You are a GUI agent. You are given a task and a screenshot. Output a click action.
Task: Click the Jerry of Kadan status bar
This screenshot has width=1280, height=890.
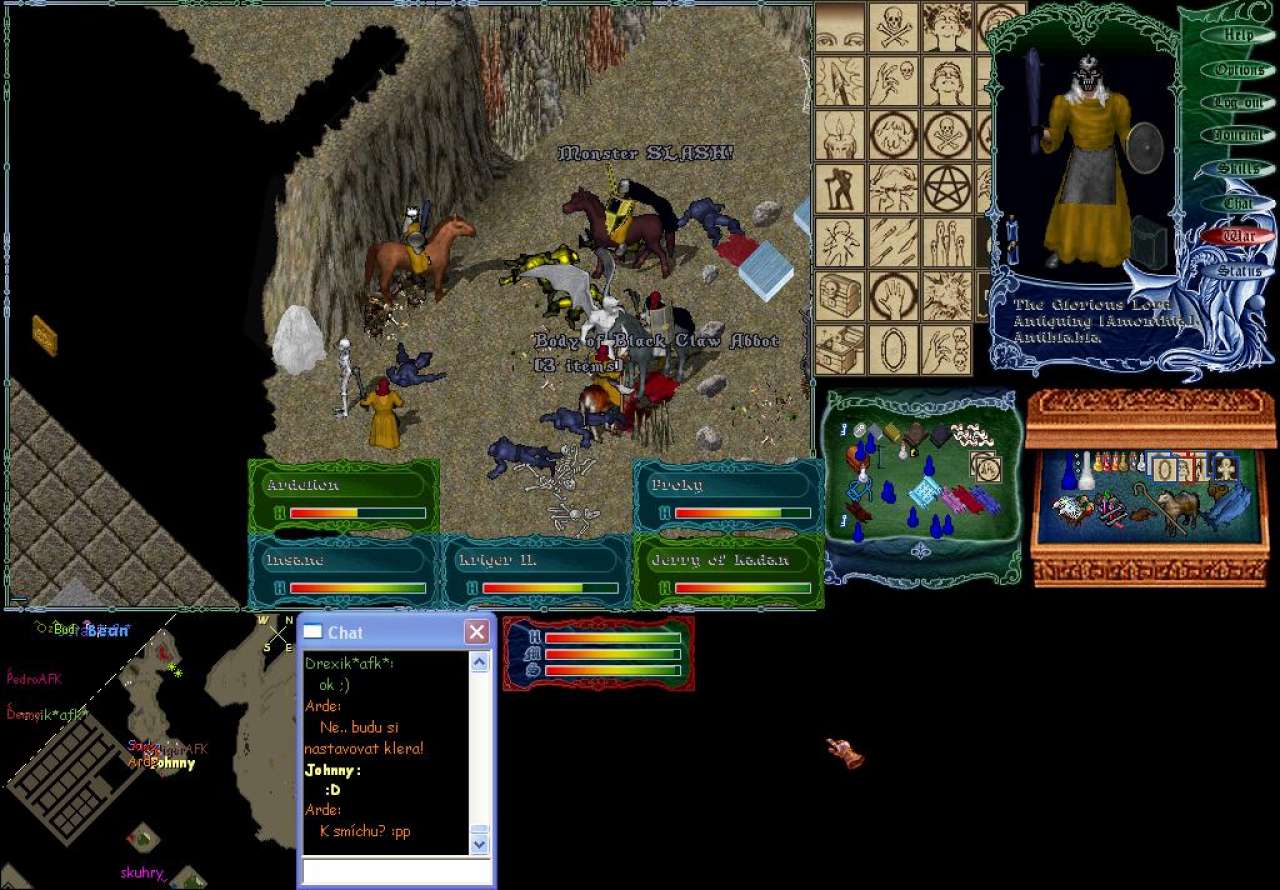pyautogui.click(x=728, y=572)
